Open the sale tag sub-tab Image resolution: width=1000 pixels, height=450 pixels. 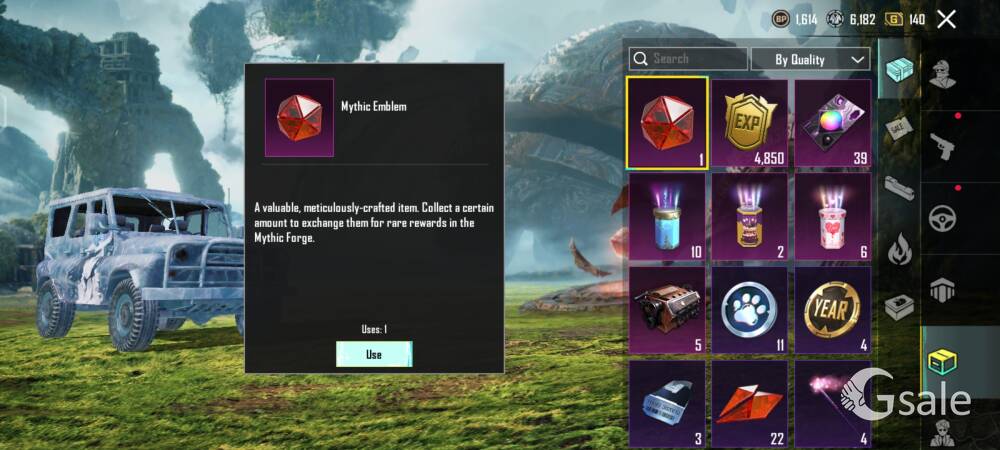(x=899, y=130)
